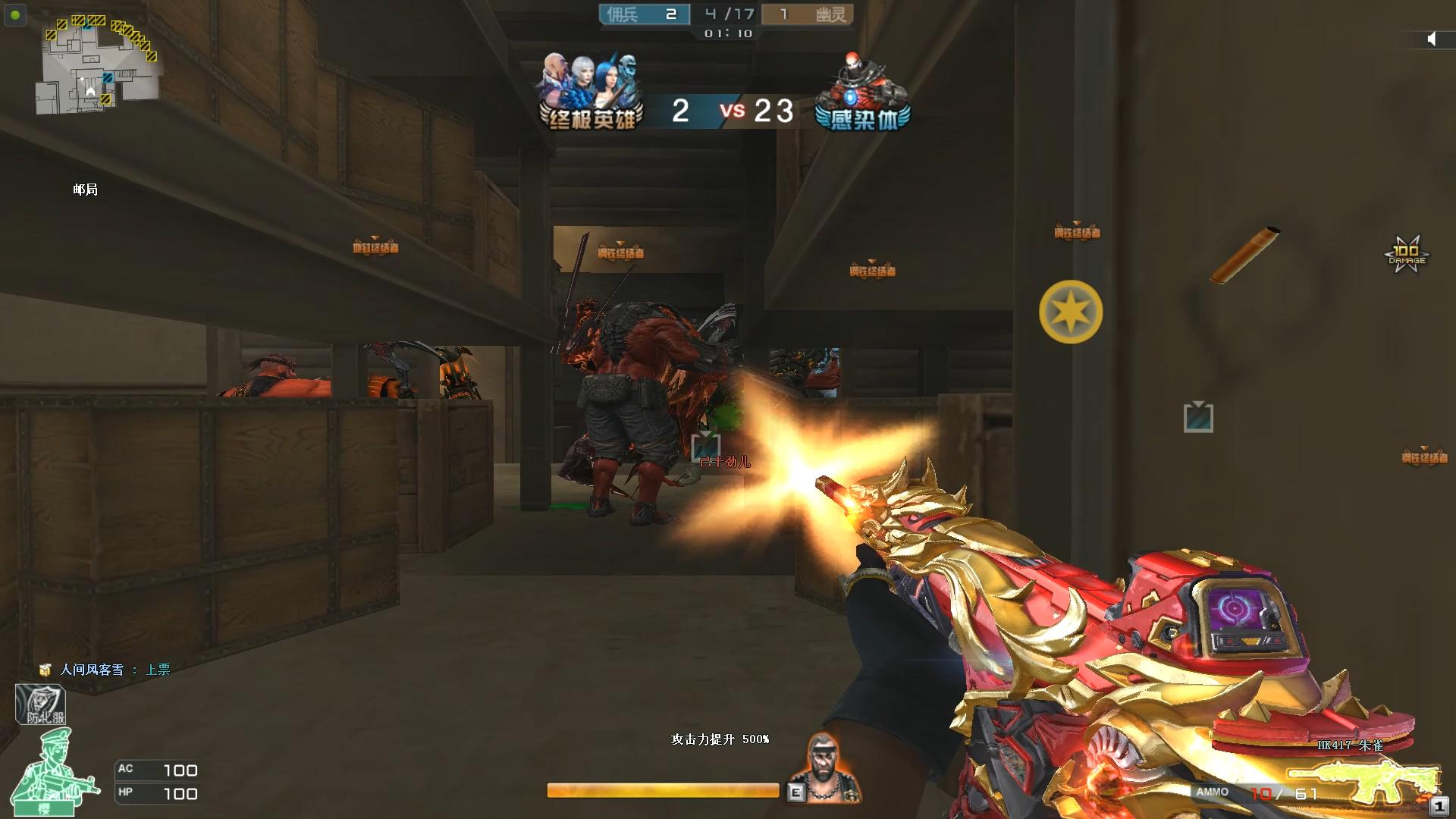The width and height of the screenshot is (1456, 819).
Task: Click the green status indicator dot
Action: (x=15, y=14)
